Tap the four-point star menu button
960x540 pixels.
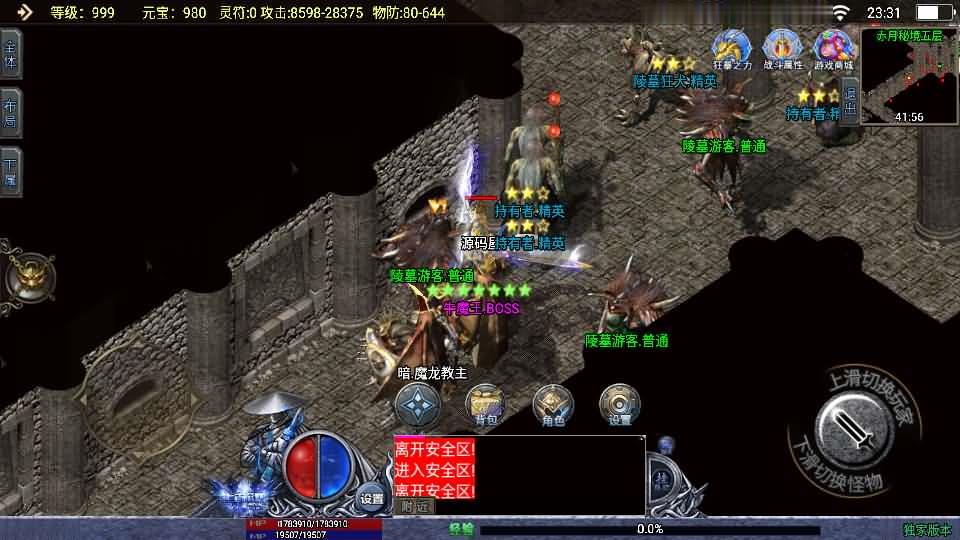[x=417, y=405]
